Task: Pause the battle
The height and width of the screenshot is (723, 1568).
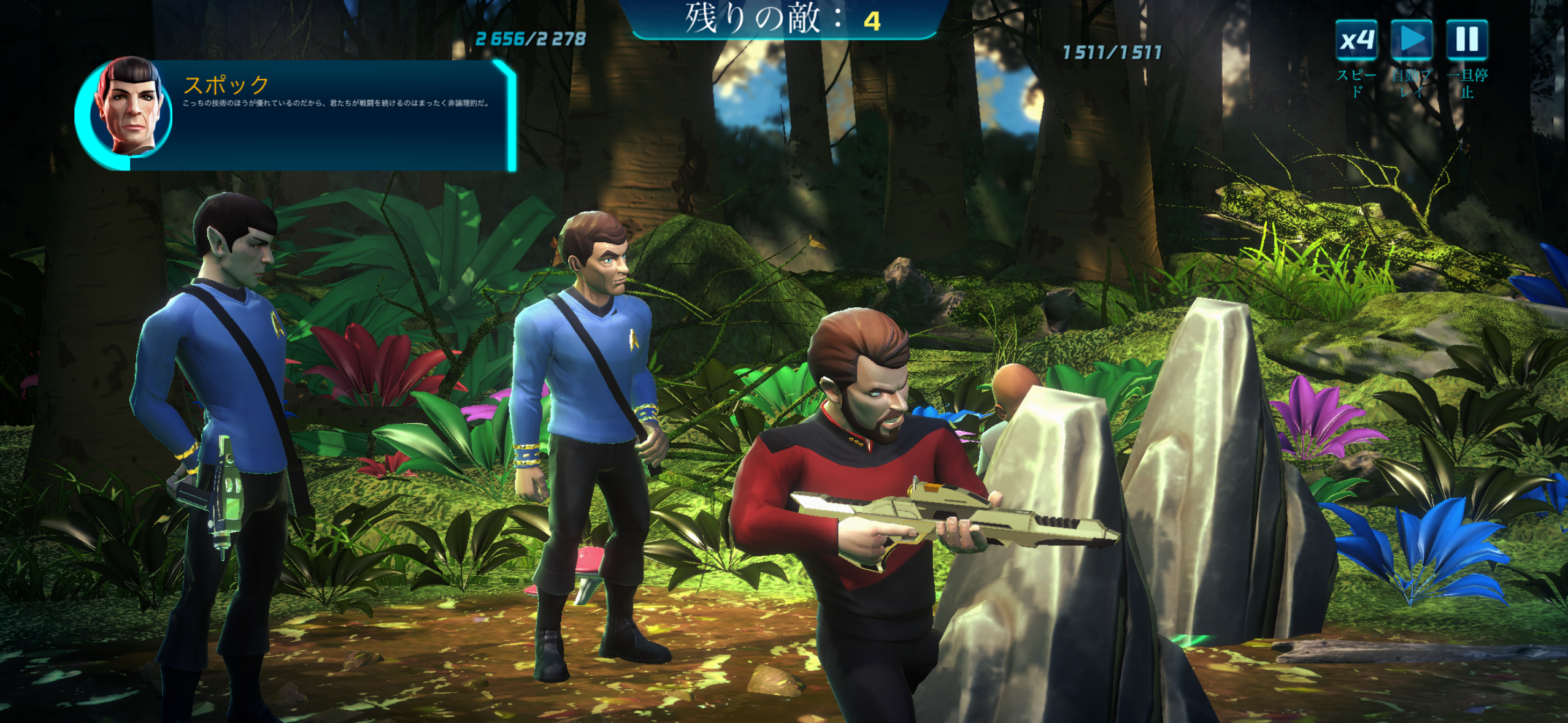Action: point(1467,40)
